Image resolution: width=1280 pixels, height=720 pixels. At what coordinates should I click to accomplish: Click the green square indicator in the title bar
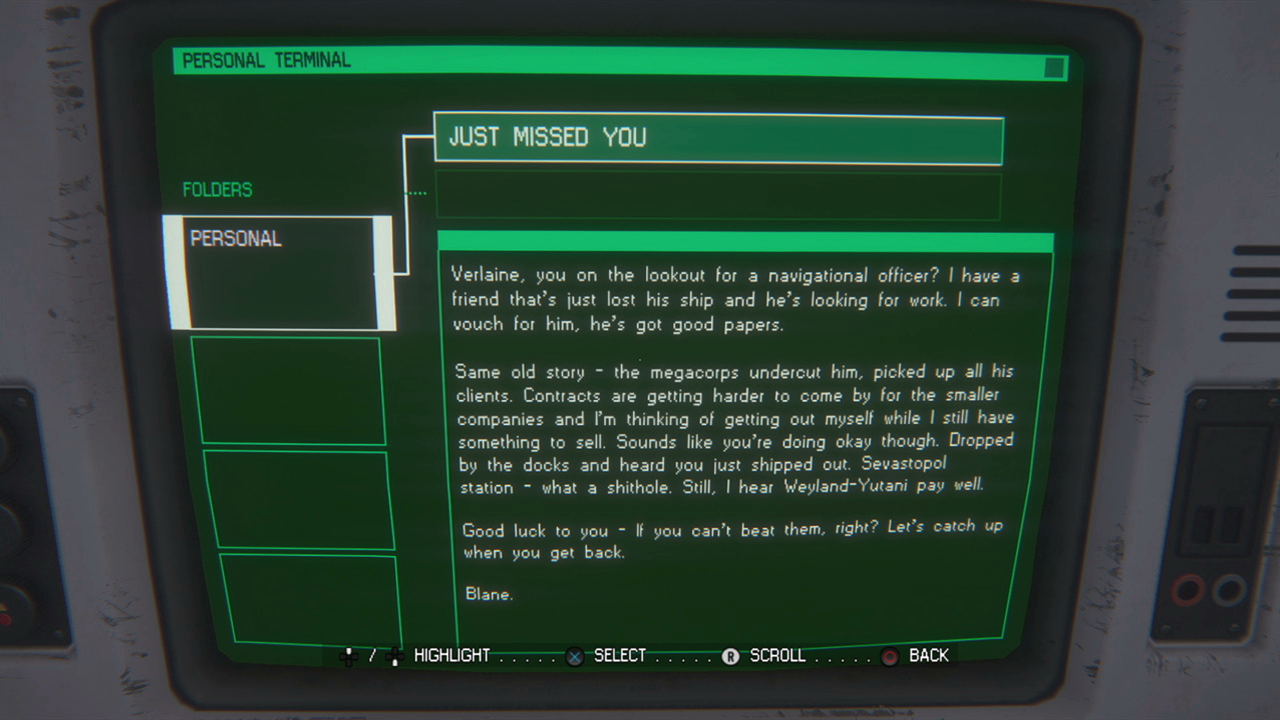point(1055,67)
